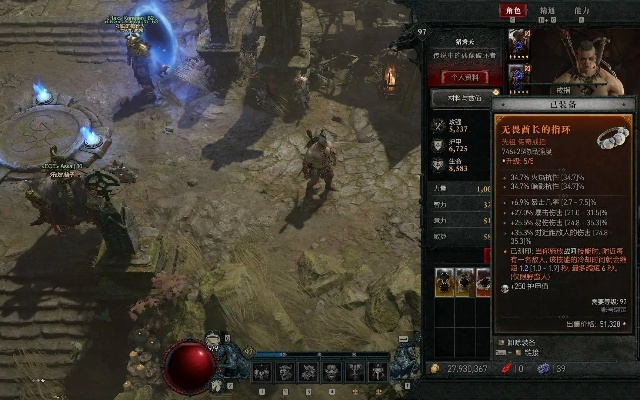Activate the third skill on the action bar
Screen dimensions: 640x400
click(x=308, y=371)
